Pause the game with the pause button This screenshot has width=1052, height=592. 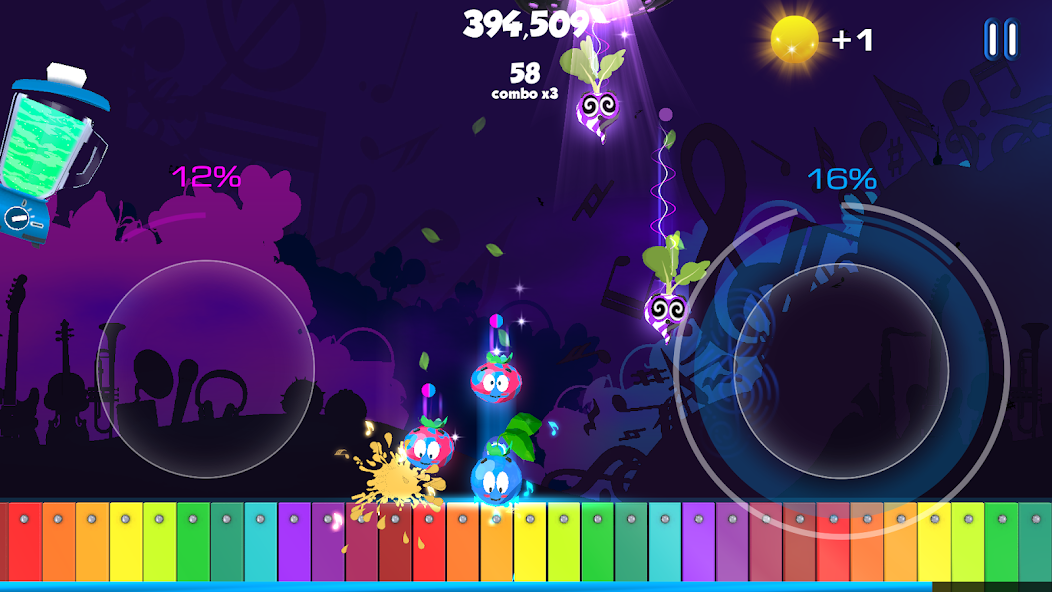point(1000,39)
